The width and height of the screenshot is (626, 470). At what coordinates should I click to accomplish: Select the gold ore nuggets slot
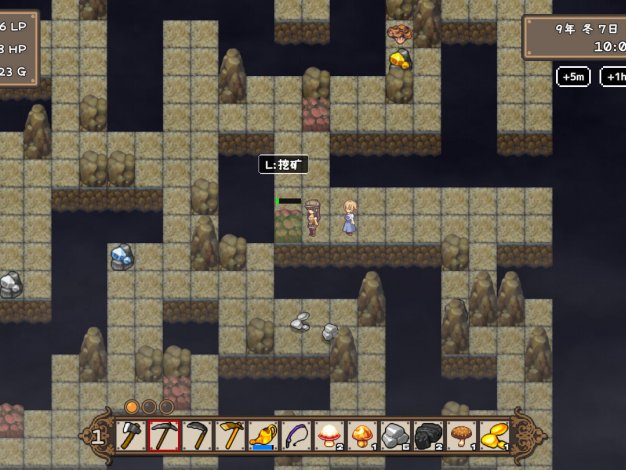(x=494, y=435)
